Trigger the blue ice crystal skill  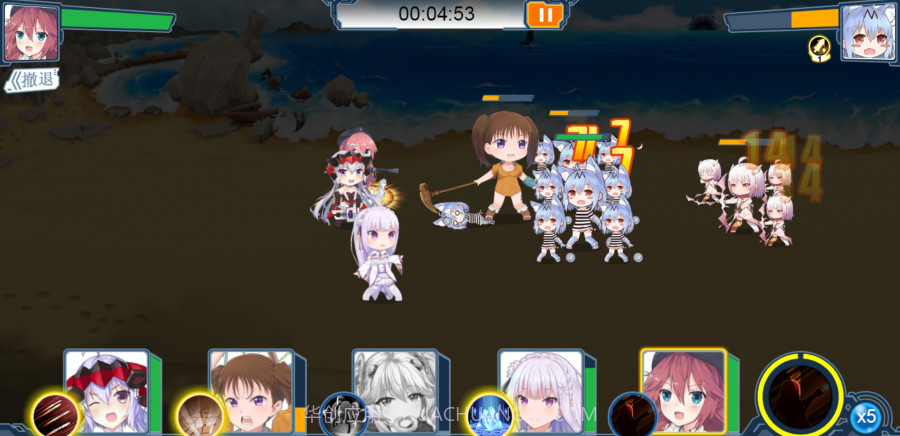point(489,414)
